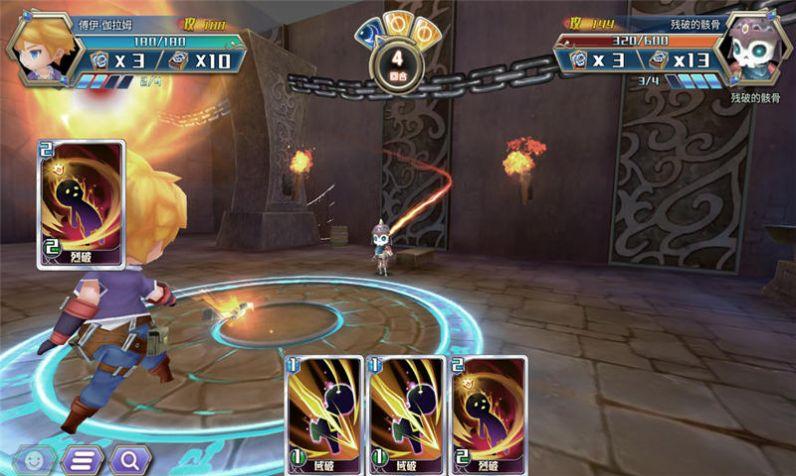Inspect the enlarged 烈破 card beside the hero
This screenshot has width=796, height=476.
pos(81,204)
